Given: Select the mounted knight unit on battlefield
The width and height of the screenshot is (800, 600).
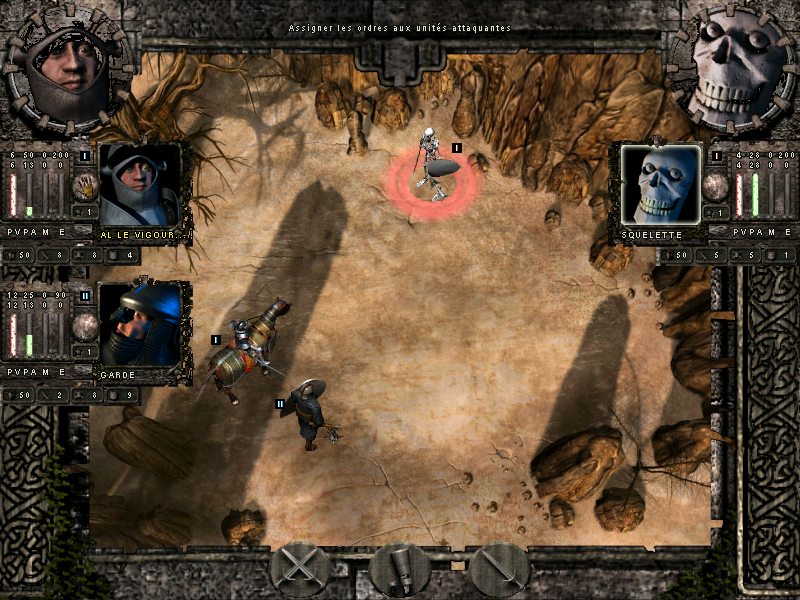Looking at the screenshot, I should point(246,350).
